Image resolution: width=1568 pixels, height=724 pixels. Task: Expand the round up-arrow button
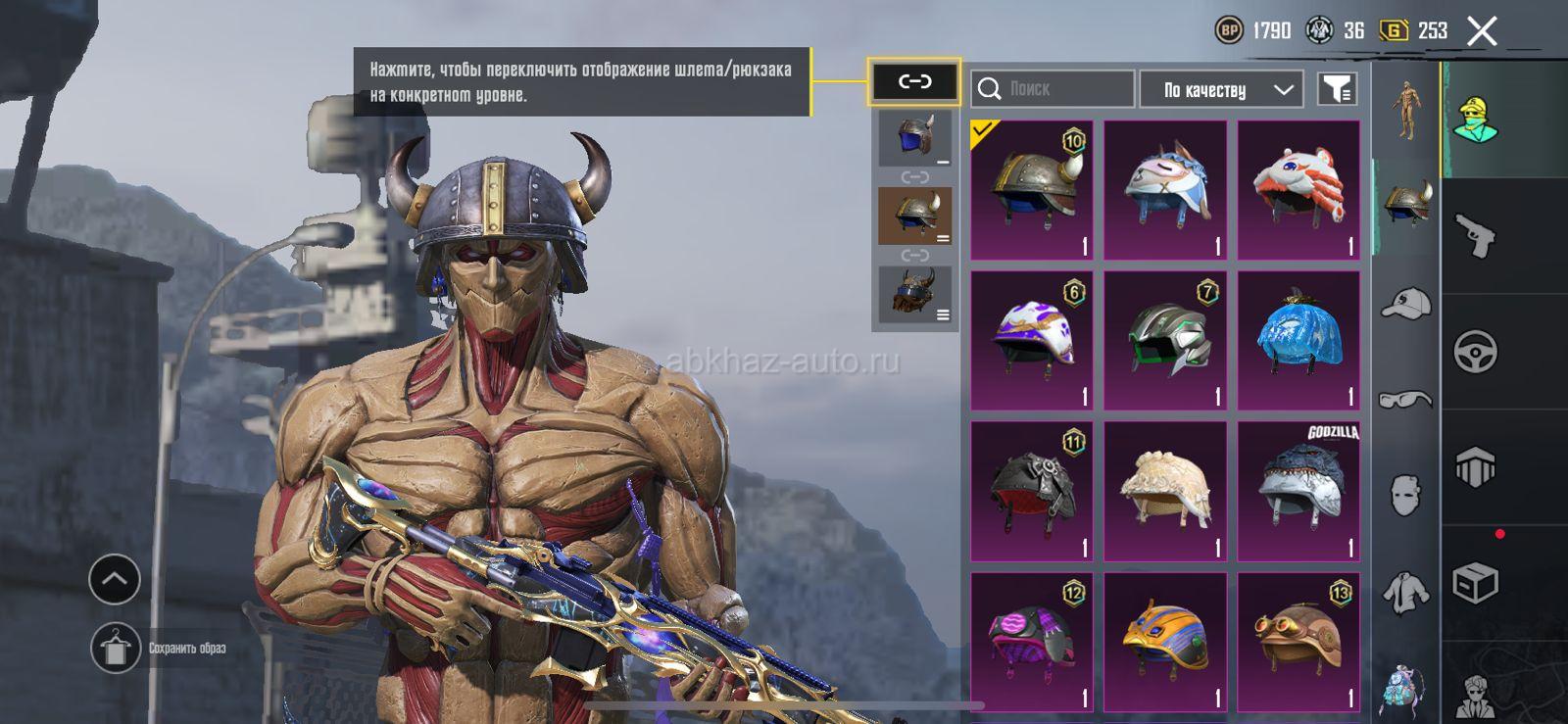[x=115, y=579]
